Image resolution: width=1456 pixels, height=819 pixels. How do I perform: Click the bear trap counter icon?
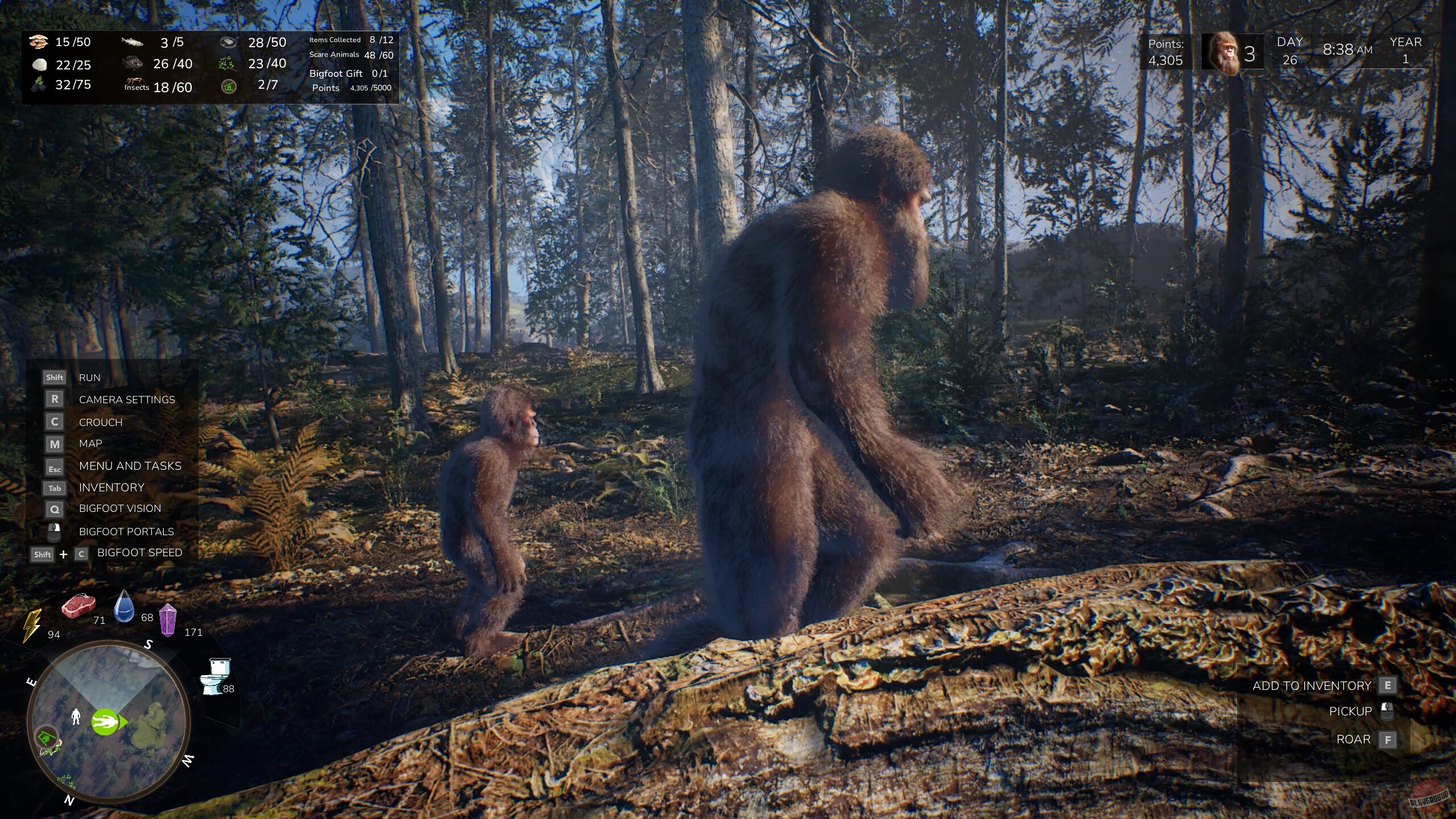[229, 42]
